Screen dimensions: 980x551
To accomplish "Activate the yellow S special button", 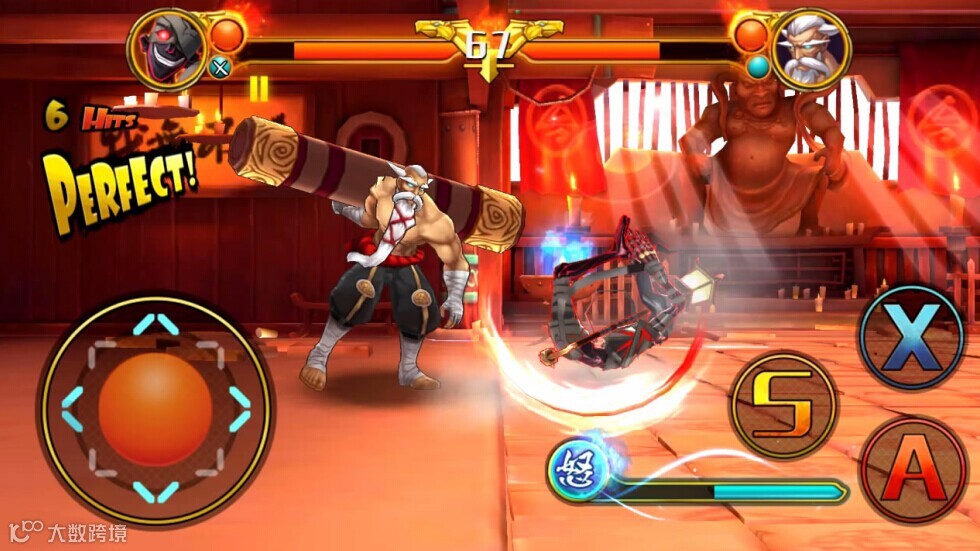I will click(x=783, y=404).
